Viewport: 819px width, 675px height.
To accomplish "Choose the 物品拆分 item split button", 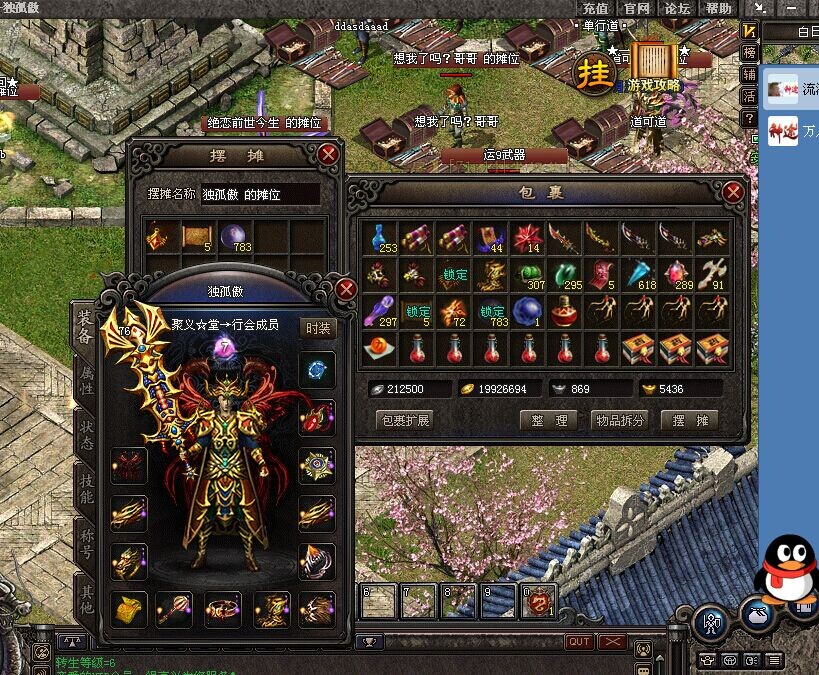I will coord(619,420).
